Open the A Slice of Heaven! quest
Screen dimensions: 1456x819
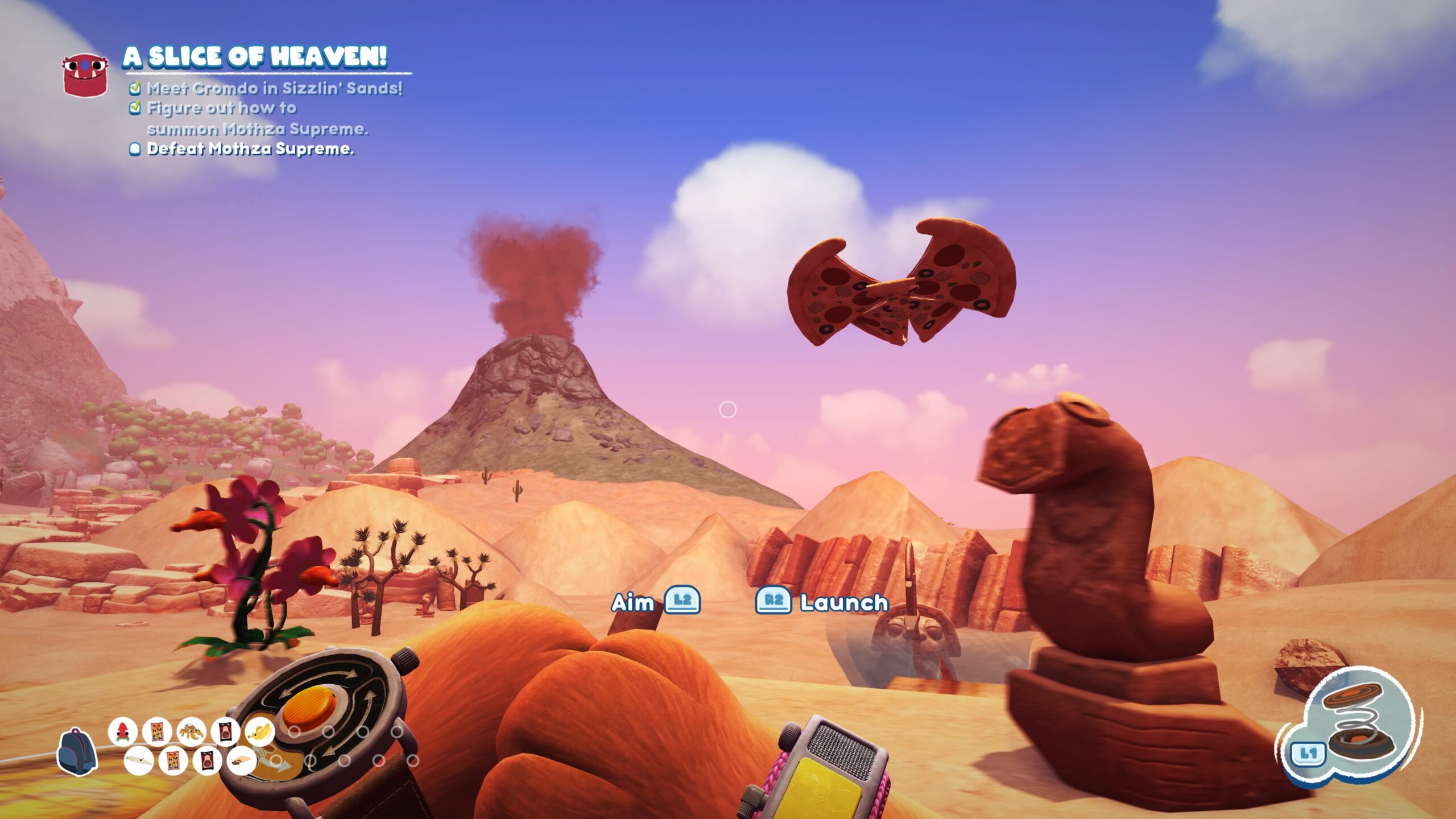tap(255, 57)
